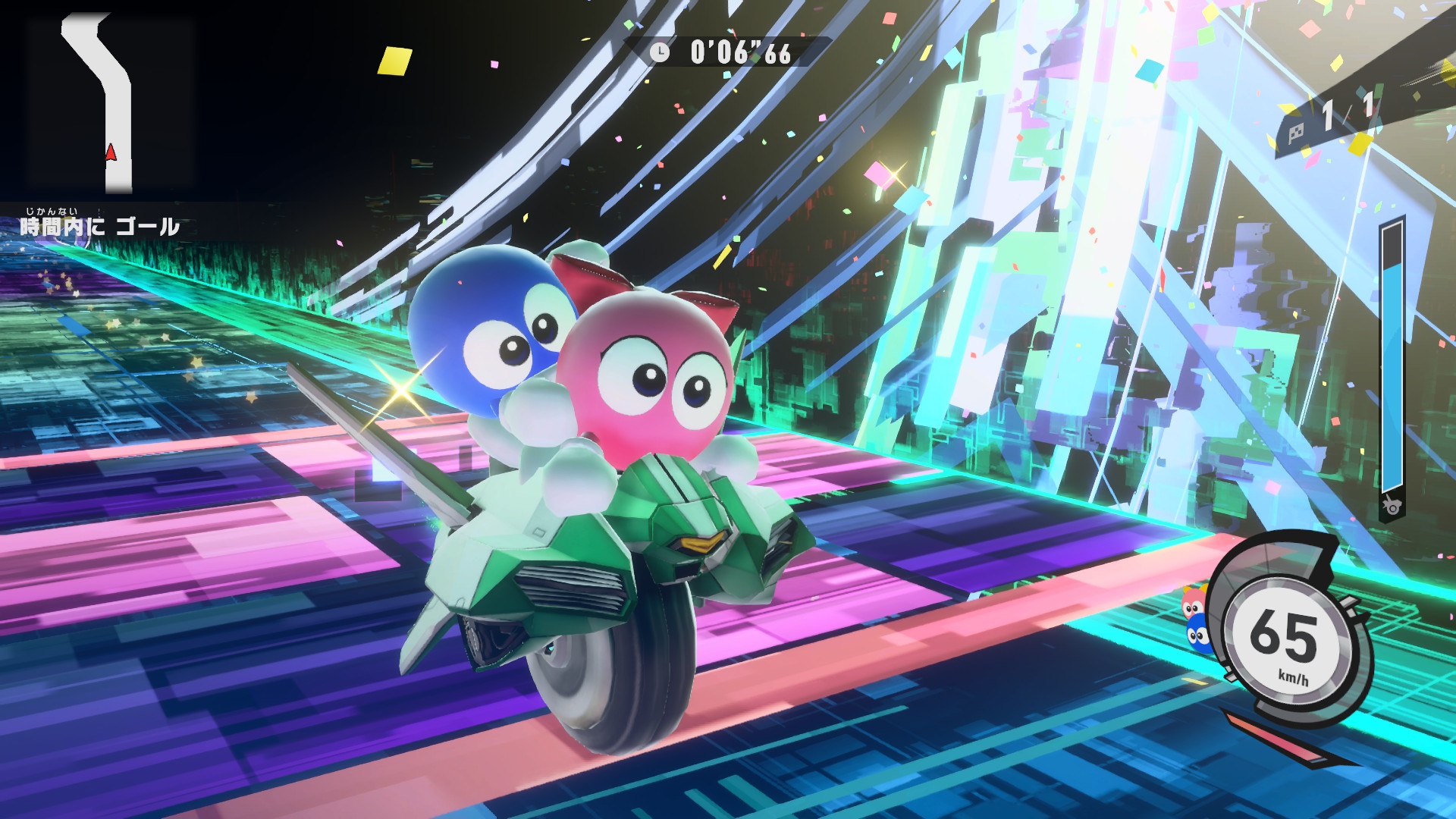The width and height of the screenshot is (1456, 819).
Task: Select the 時間内に ゴール objective text
Action: coord(99,225)
